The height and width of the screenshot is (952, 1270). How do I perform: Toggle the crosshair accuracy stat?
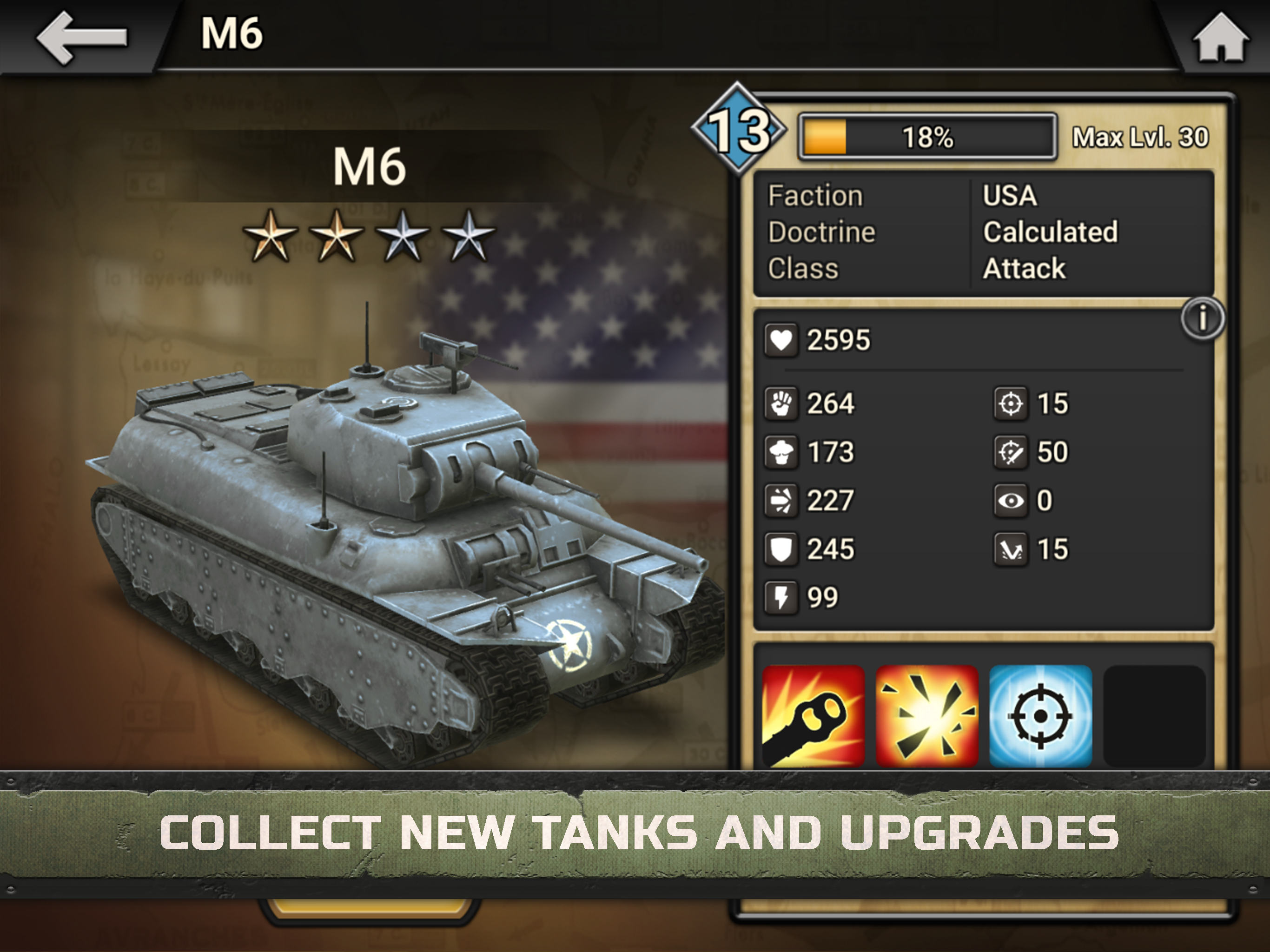(1011, 403)
